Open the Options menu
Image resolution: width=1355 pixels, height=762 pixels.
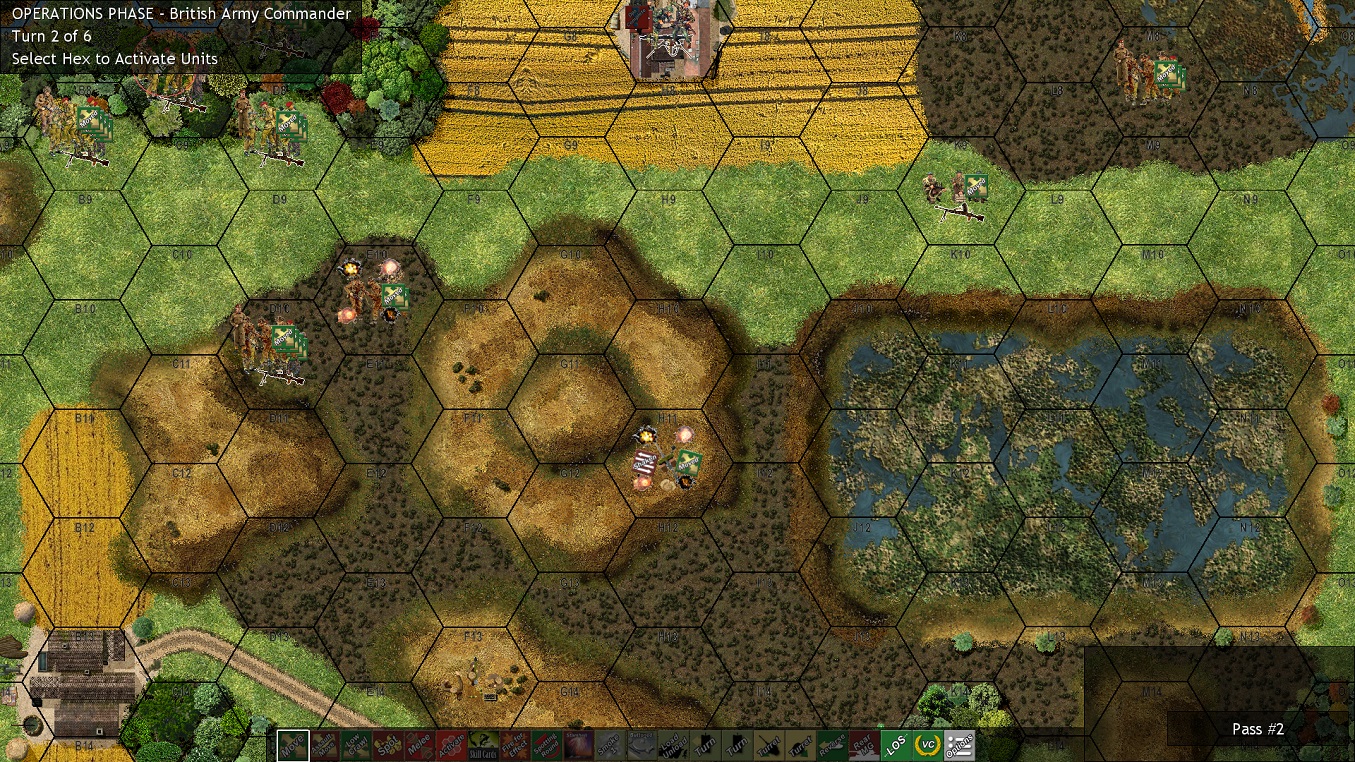[x=959, y=745]
